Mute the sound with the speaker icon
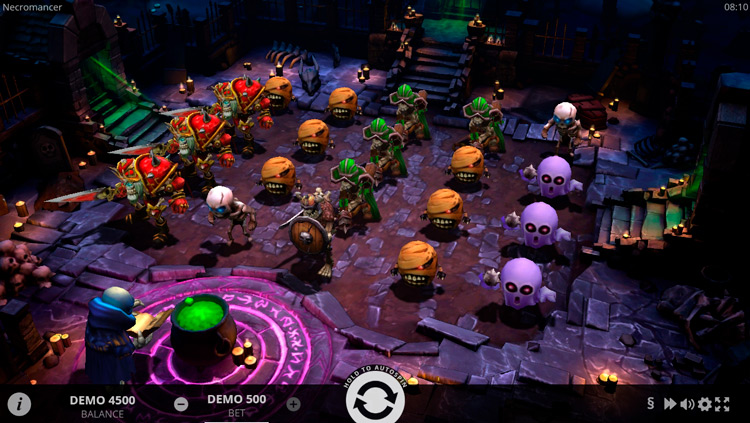Screen dimensions: 750x423 coord(687,404)
